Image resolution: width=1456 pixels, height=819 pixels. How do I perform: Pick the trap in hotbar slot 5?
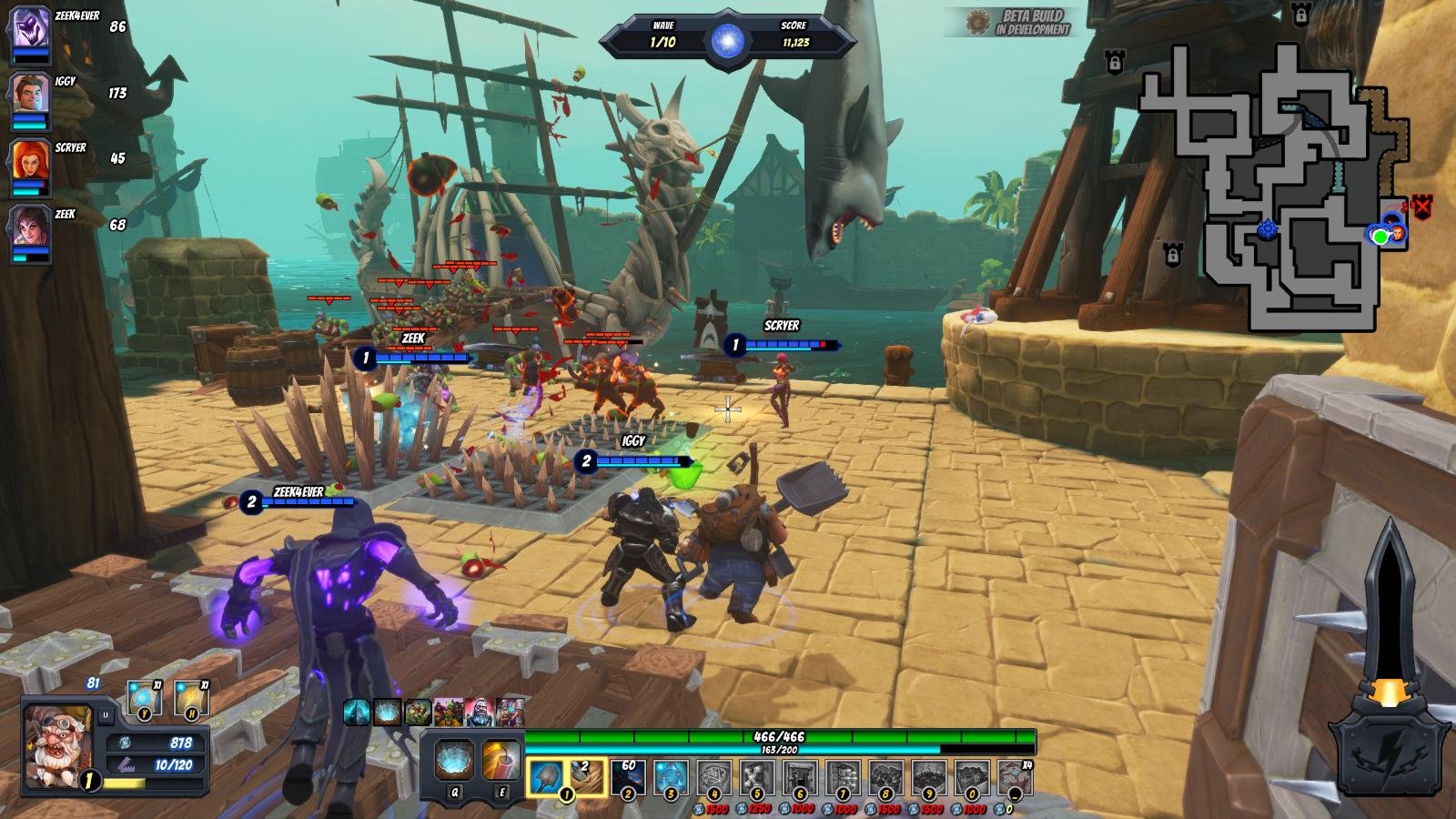coord(757,776)
